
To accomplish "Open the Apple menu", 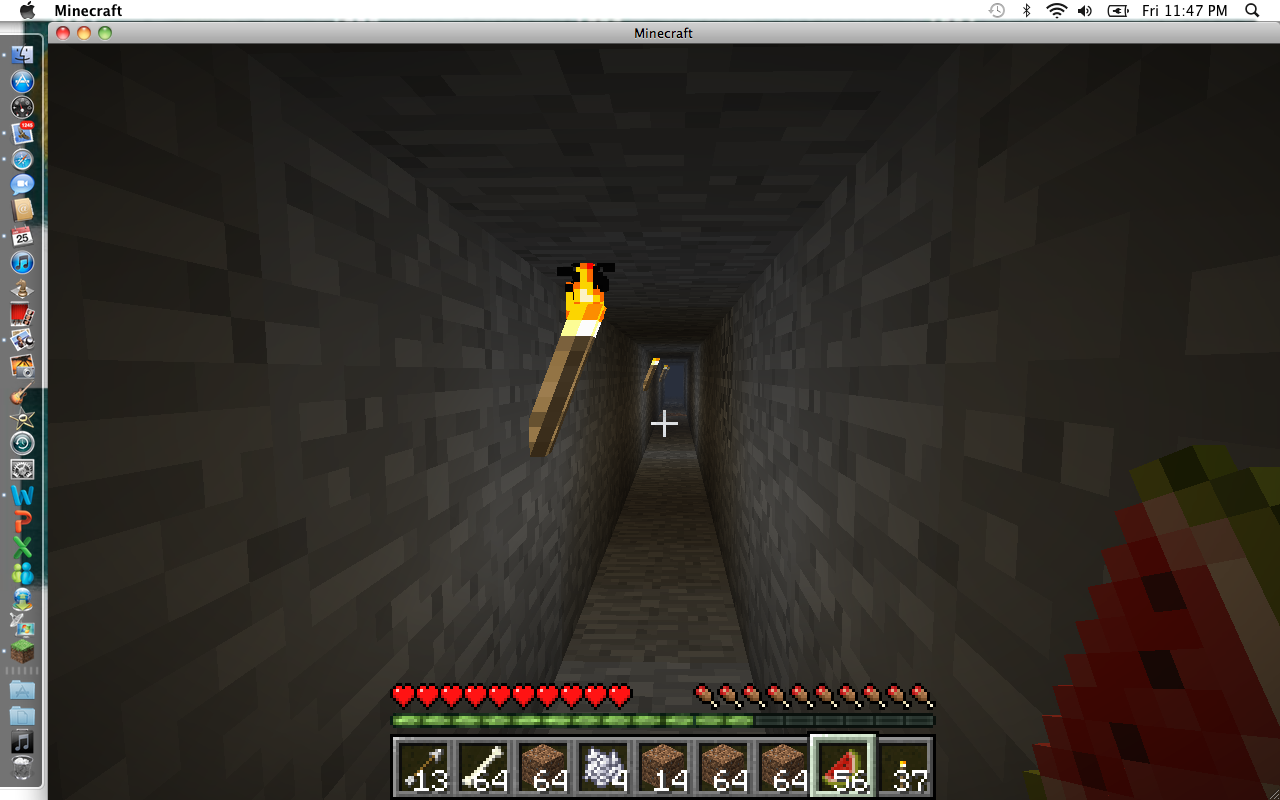I will 27,10.
